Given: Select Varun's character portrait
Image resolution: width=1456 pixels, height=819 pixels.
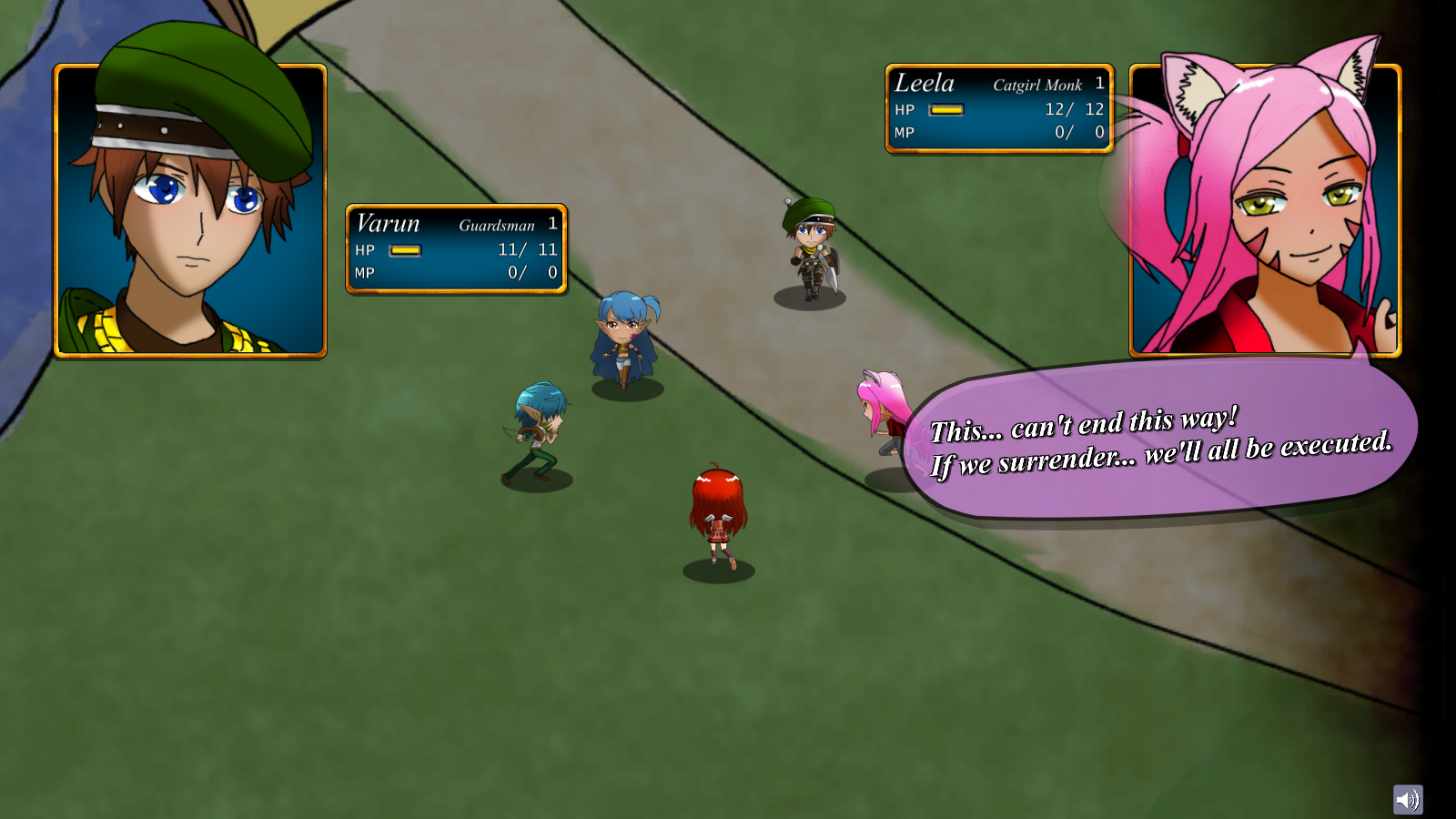Looking at the screenshot, I should [x=190, y=210].
